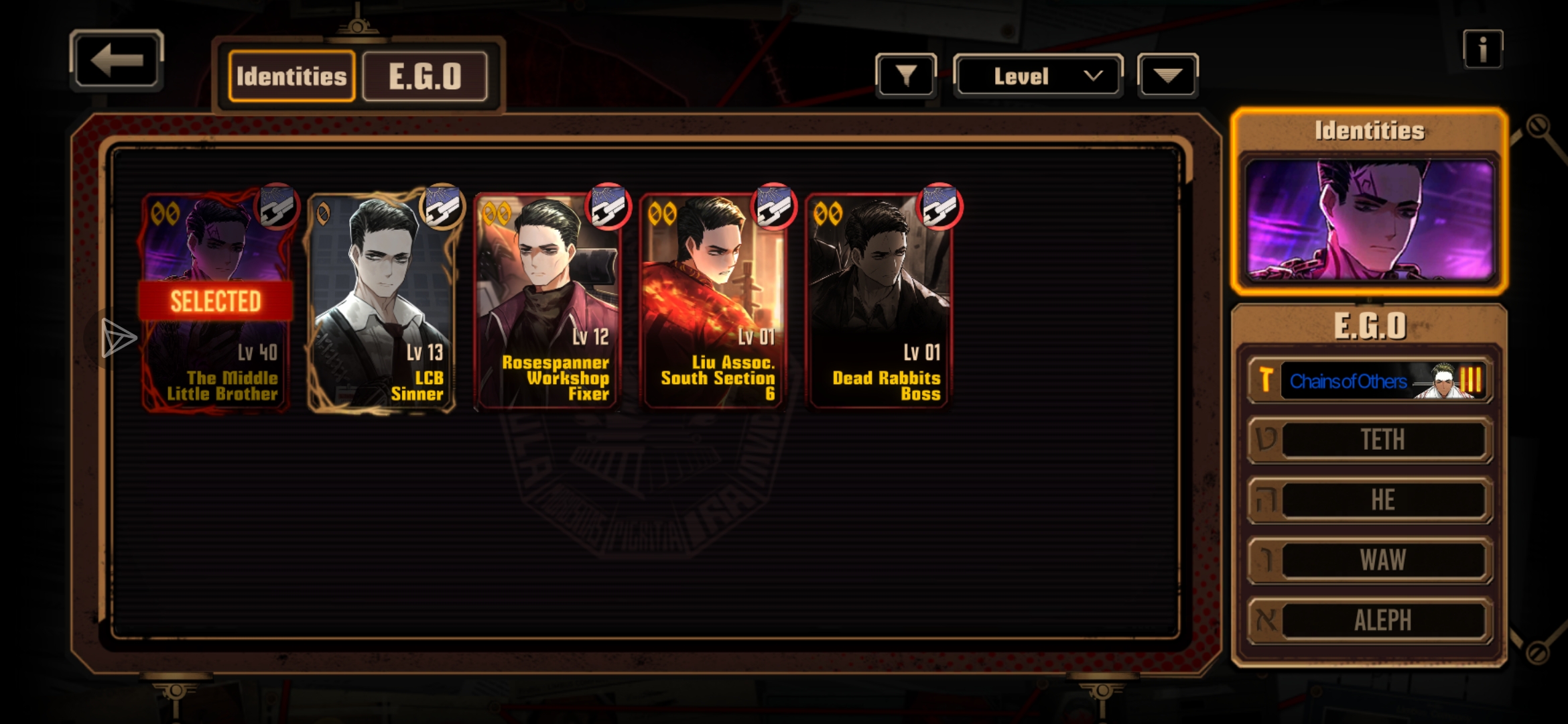Select the TETH E.G.O slot

point(1370,440)
